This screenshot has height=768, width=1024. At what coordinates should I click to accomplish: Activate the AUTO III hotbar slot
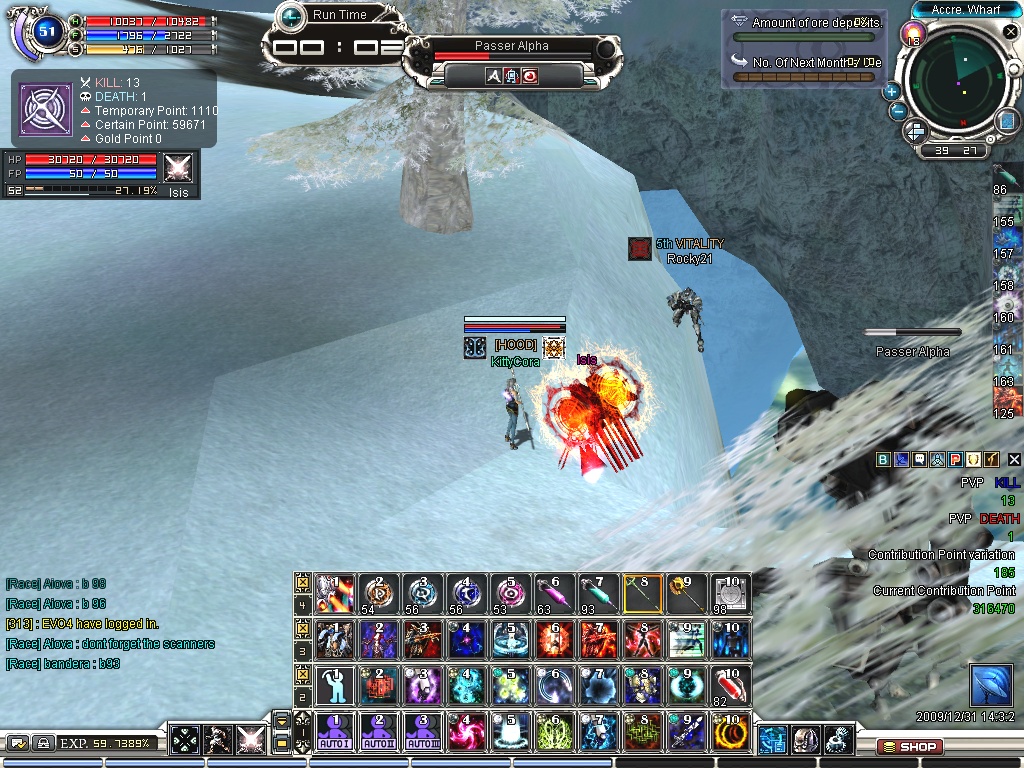(x=422, y=732)
